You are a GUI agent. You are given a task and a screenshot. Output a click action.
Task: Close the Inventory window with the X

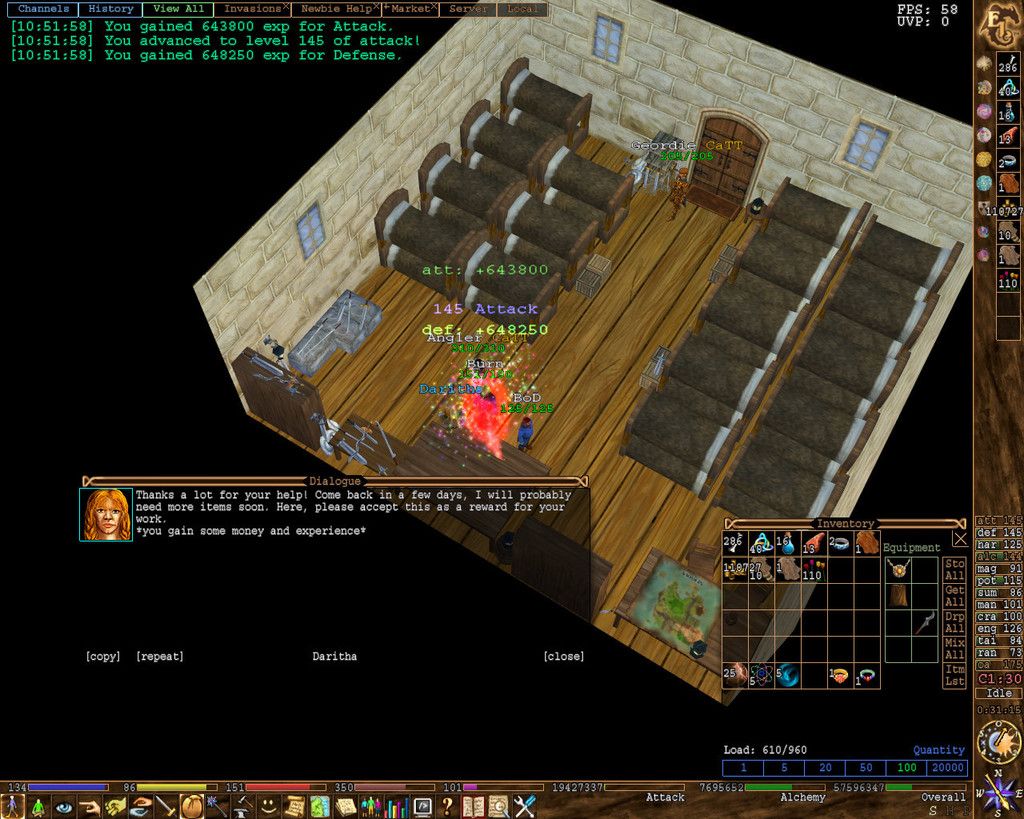960,538
